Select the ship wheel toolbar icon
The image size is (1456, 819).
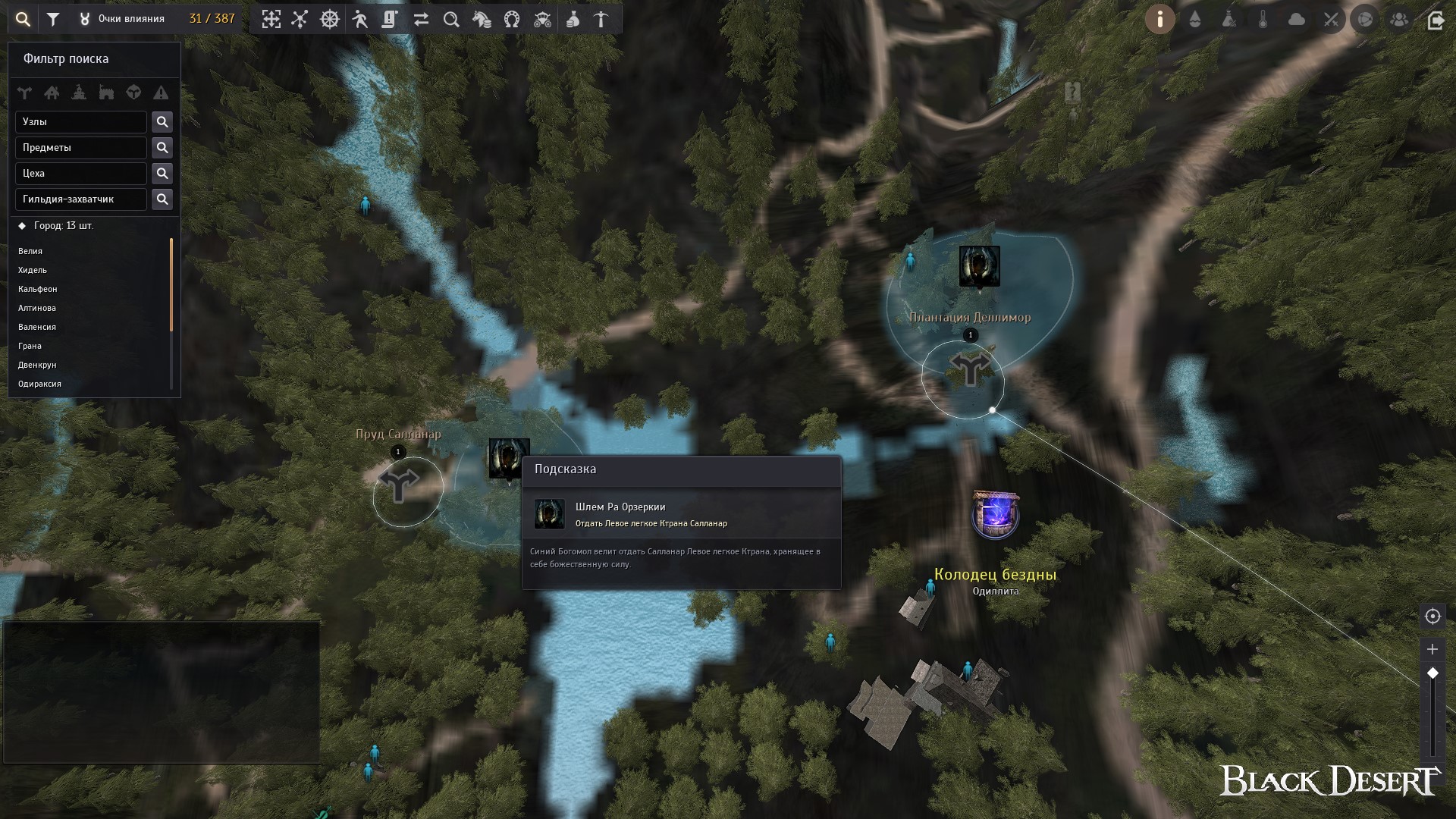(x=330, y=20)
